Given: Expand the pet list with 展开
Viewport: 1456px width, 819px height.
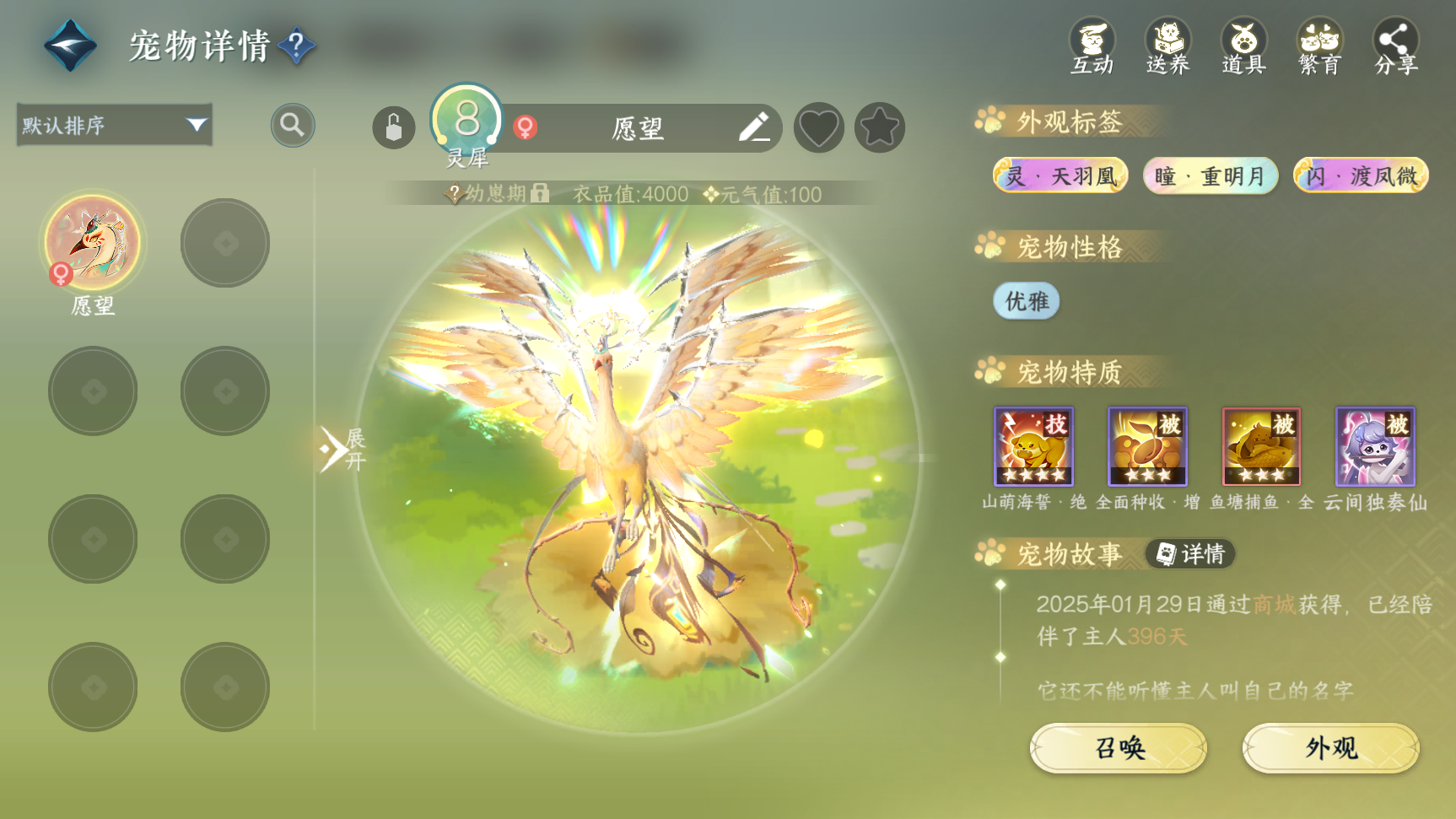Looking at the screenshot, I should point(341,449).
